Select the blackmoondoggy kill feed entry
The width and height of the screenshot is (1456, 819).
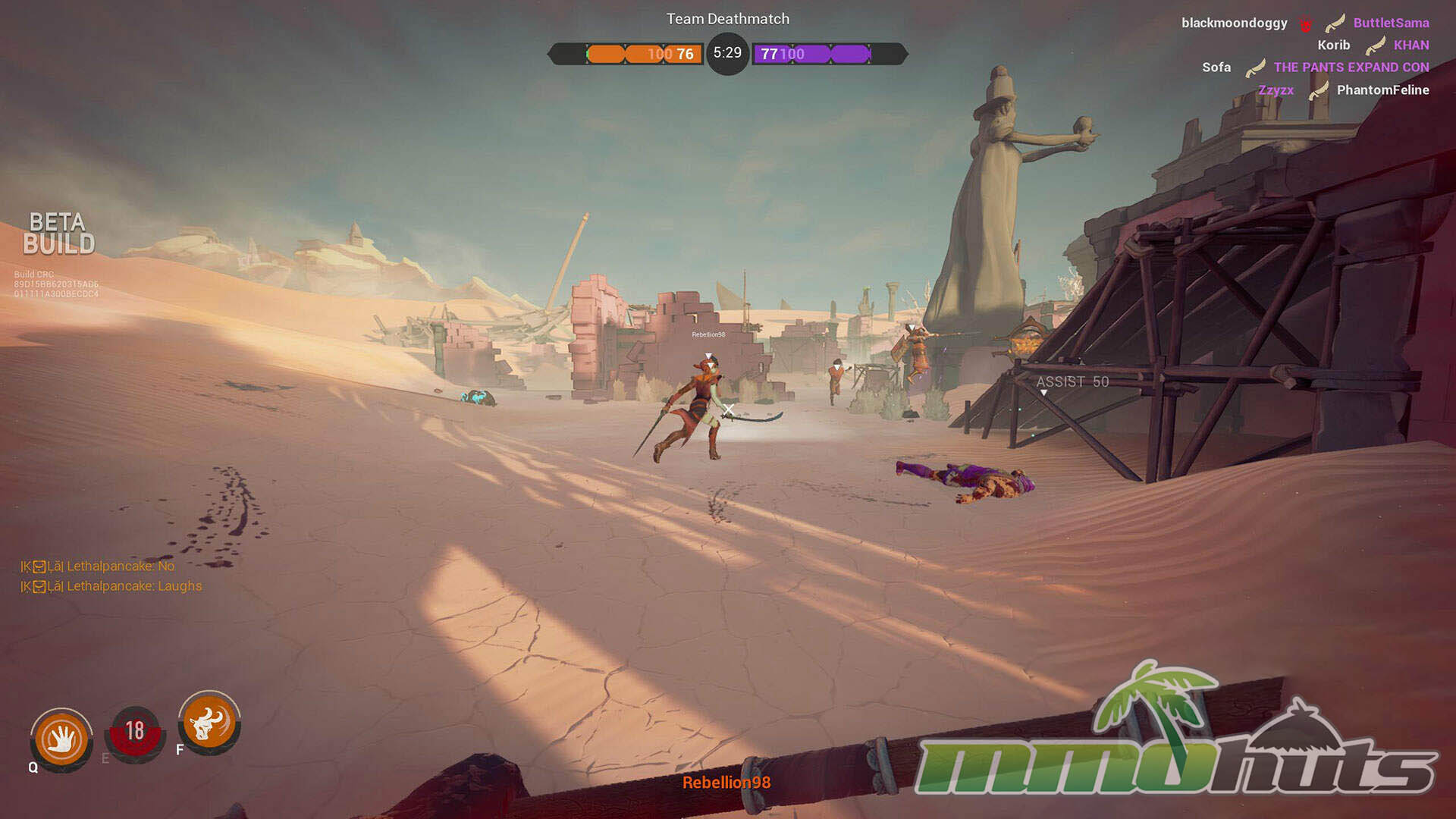1304,23
